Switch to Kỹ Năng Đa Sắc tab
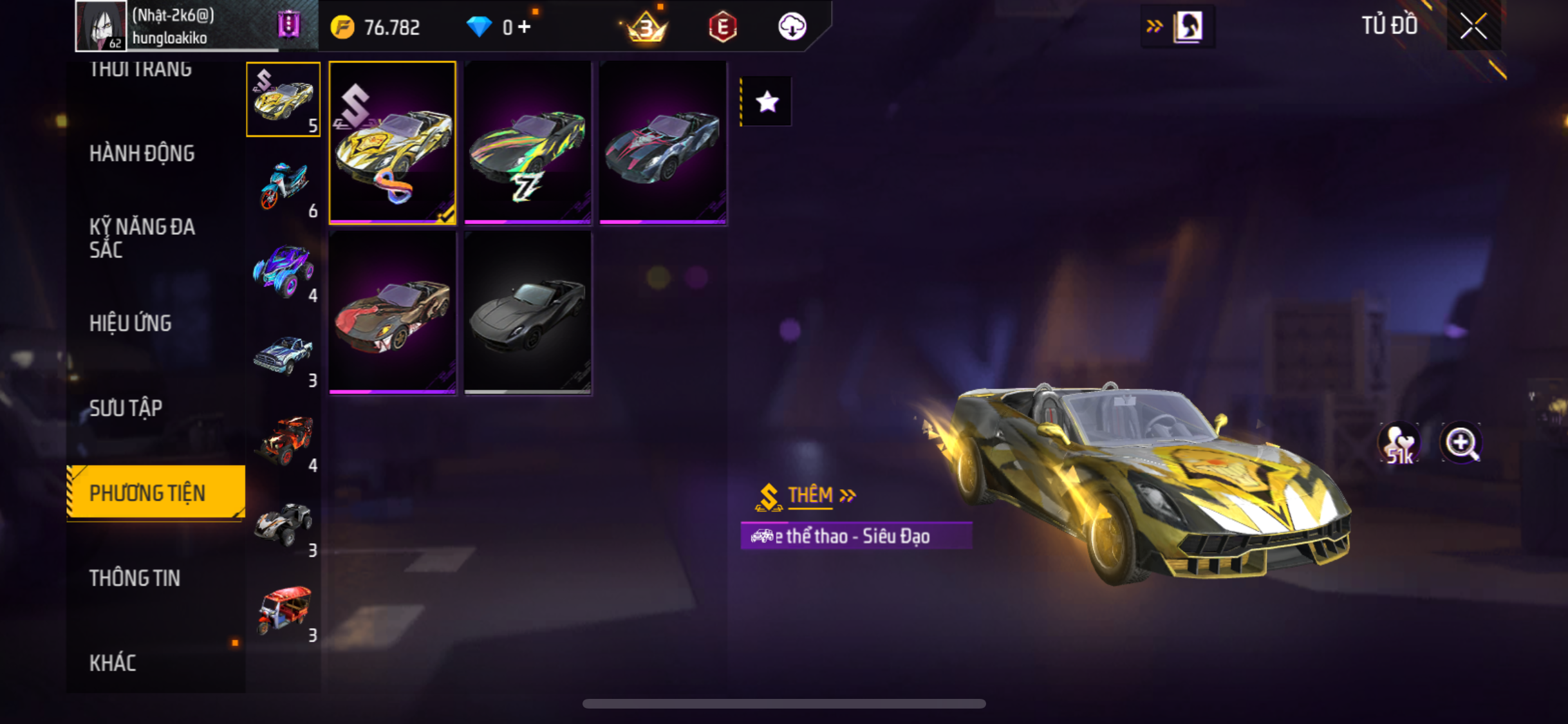This screenshot has width=1568, height=724. [142, 238]
